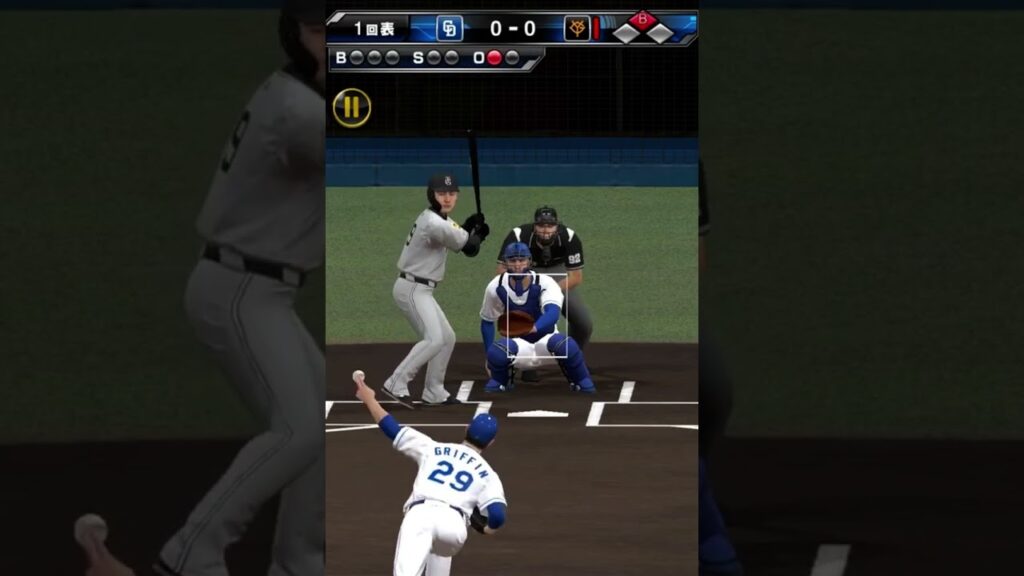
Task: Pause the game with the yellow pause button
Action: coord(352,108)
